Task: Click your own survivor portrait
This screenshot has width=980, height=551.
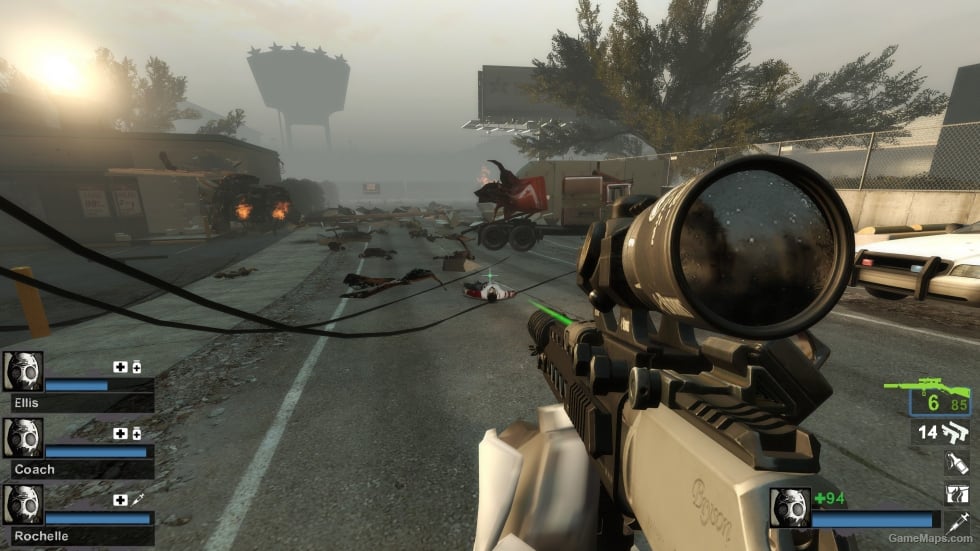Action: (x=789, y=507)
